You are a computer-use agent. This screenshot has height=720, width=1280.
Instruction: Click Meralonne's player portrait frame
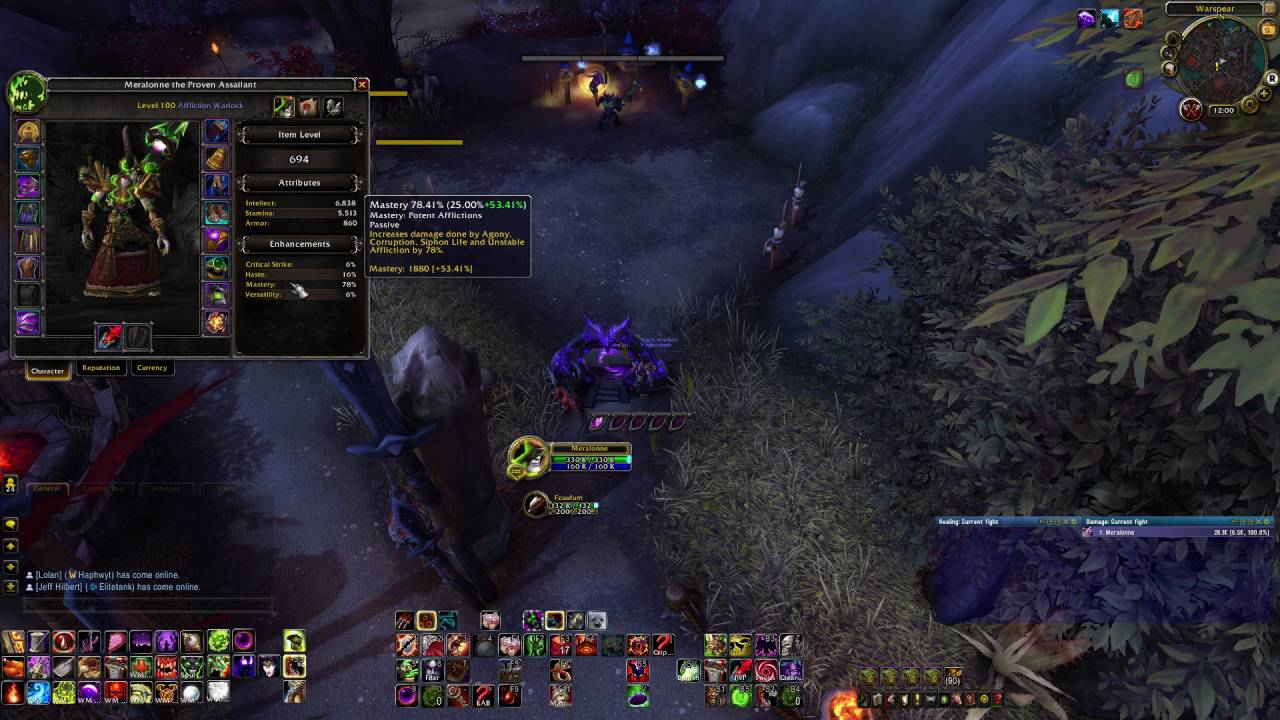(528, 457)
